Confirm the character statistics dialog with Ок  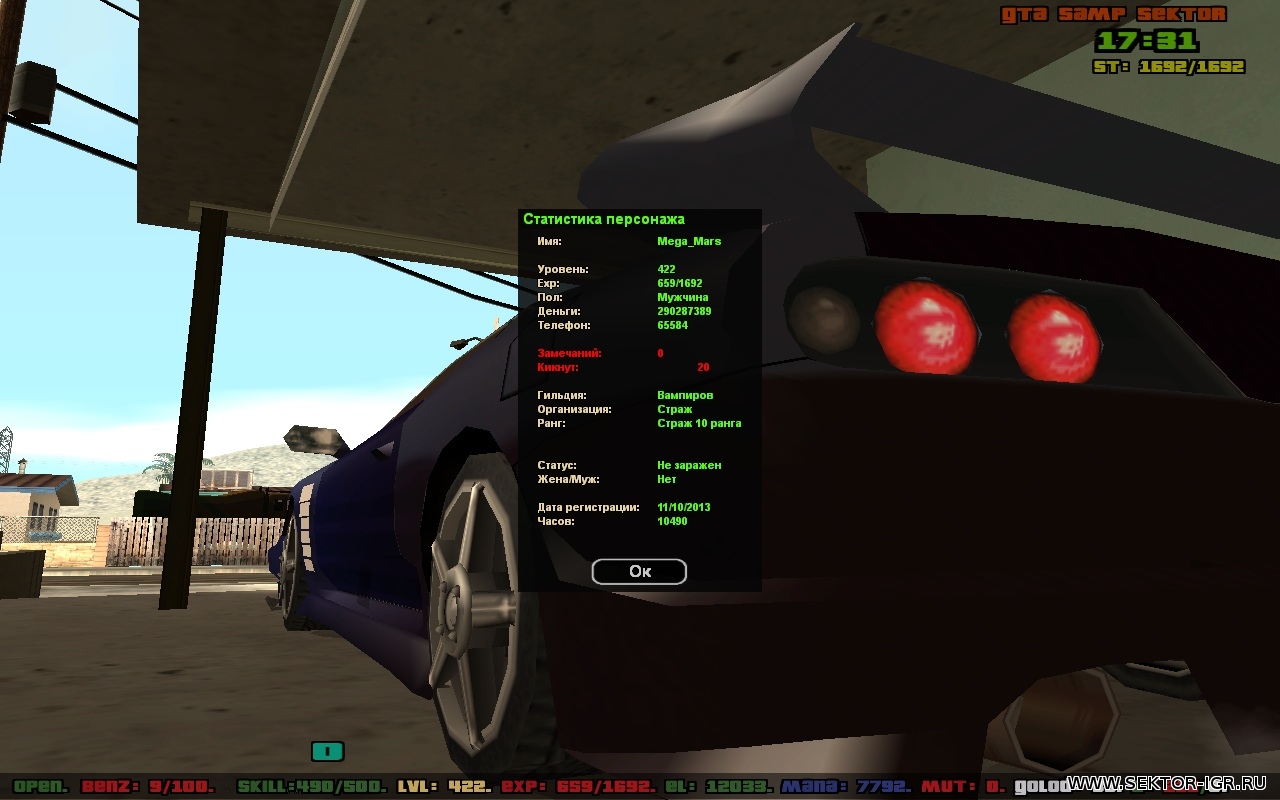[639, 571]
